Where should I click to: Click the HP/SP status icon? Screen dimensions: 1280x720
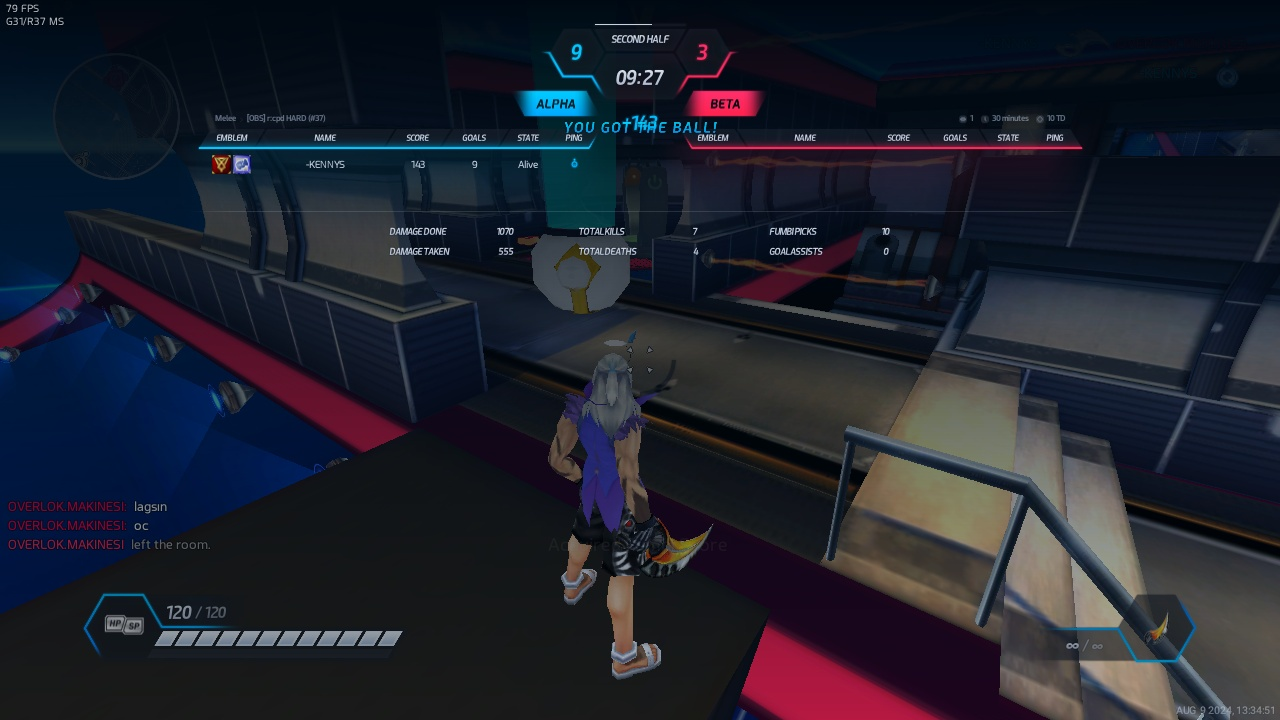coord(124,625)
